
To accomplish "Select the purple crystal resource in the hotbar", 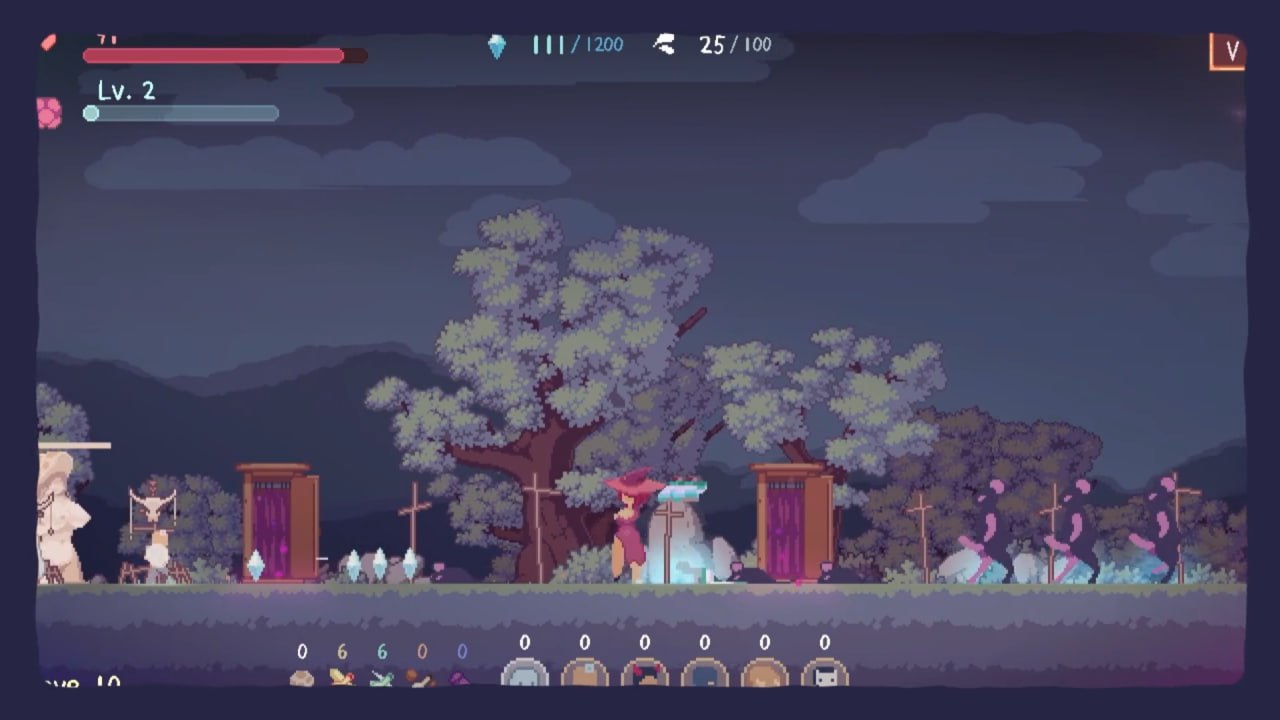I will pos(460,680).
